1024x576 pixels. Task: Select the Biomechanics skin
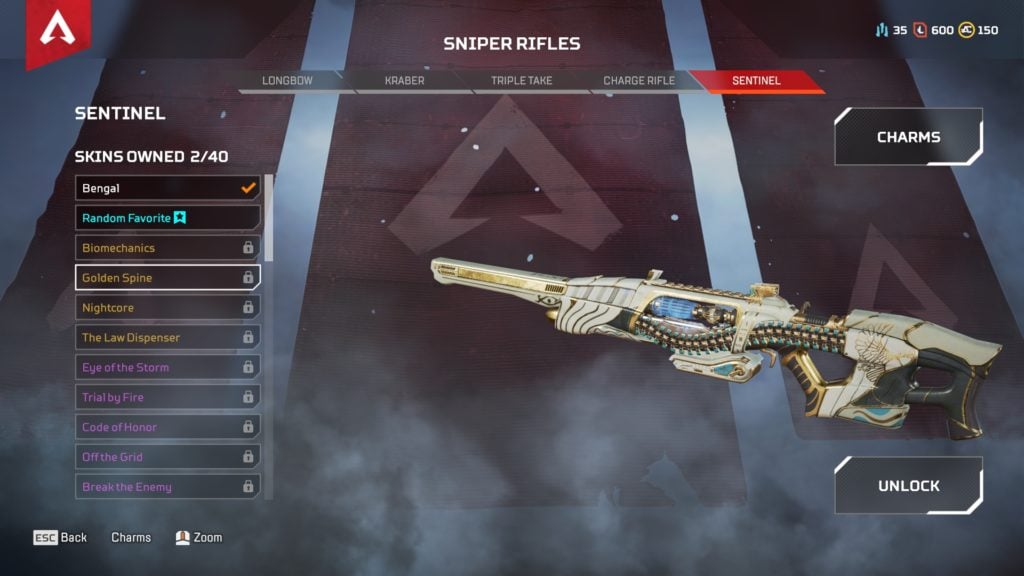pos(167,248)
